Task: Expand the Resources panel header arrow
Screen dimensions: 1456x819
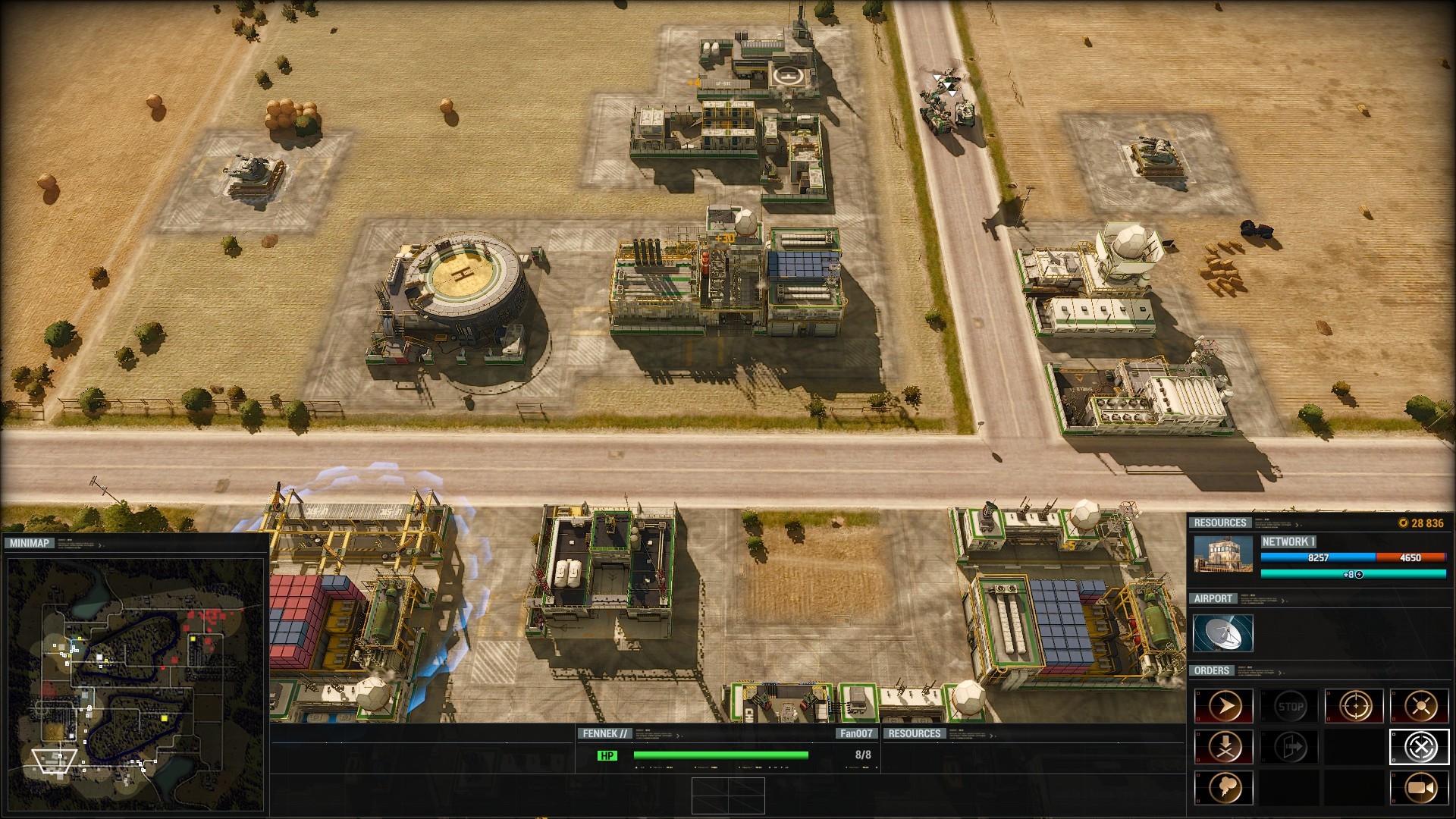Action: tap(1298, 524)
